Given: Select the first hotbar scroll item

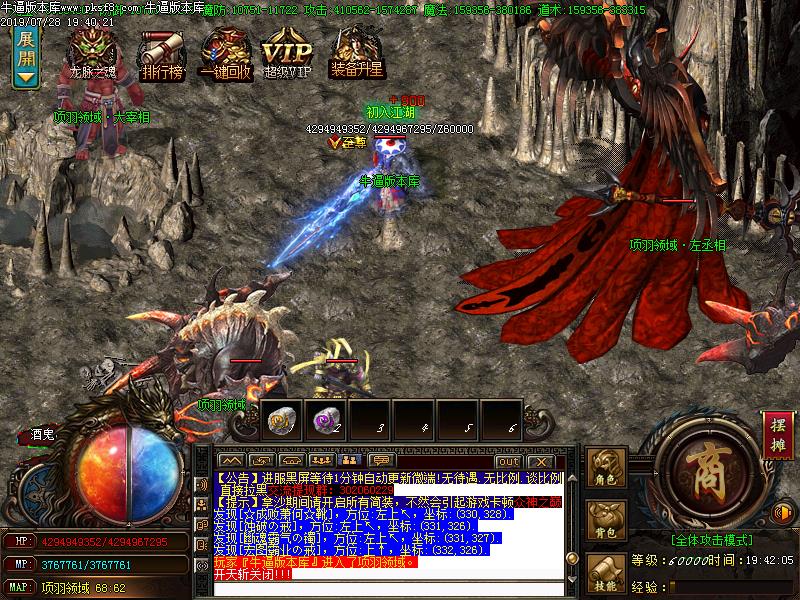Looking at the screenshot, I should pos(281,420).
